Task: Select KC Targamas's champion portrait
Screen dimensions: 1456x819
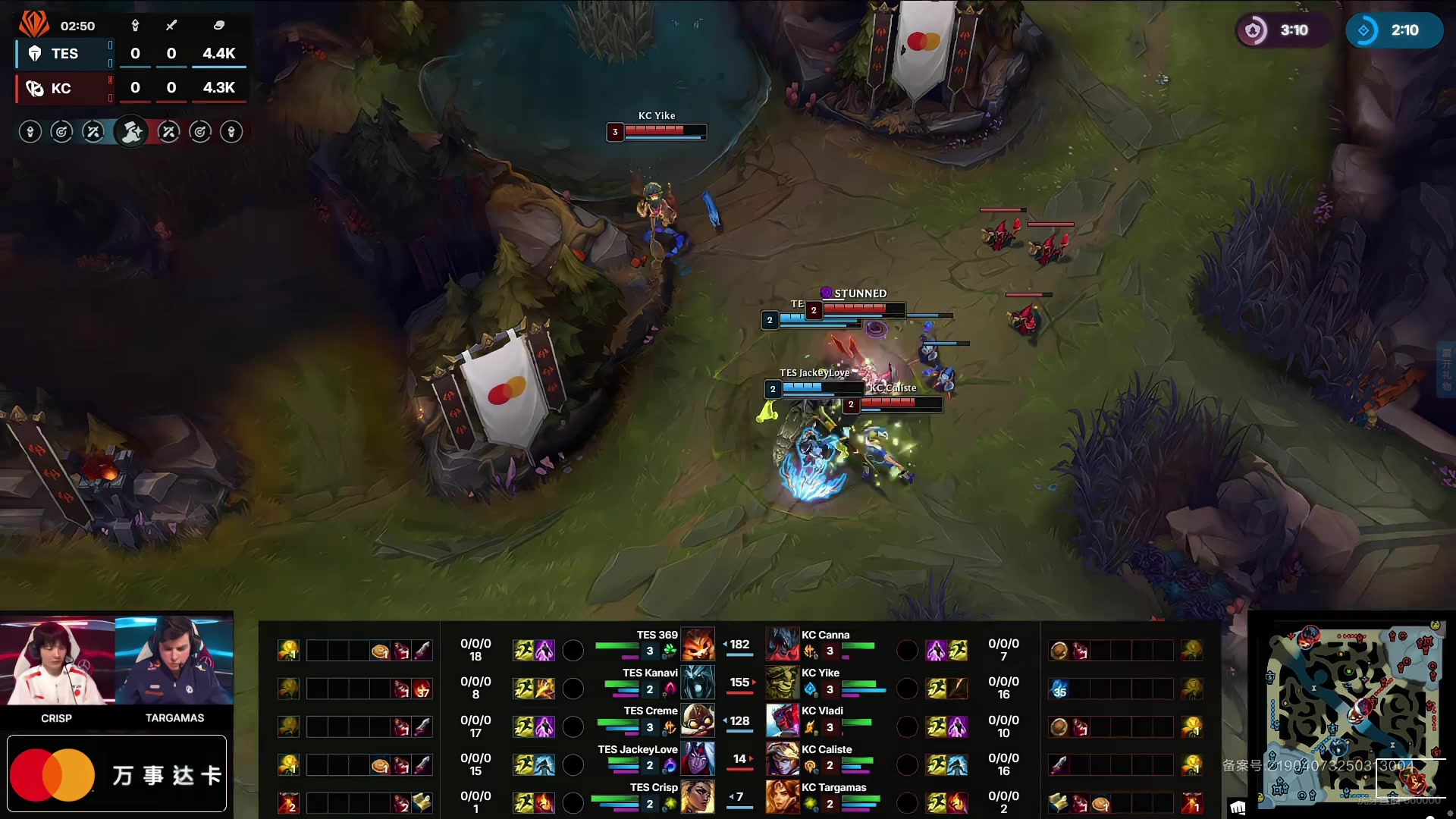Action: coord(783,796)
